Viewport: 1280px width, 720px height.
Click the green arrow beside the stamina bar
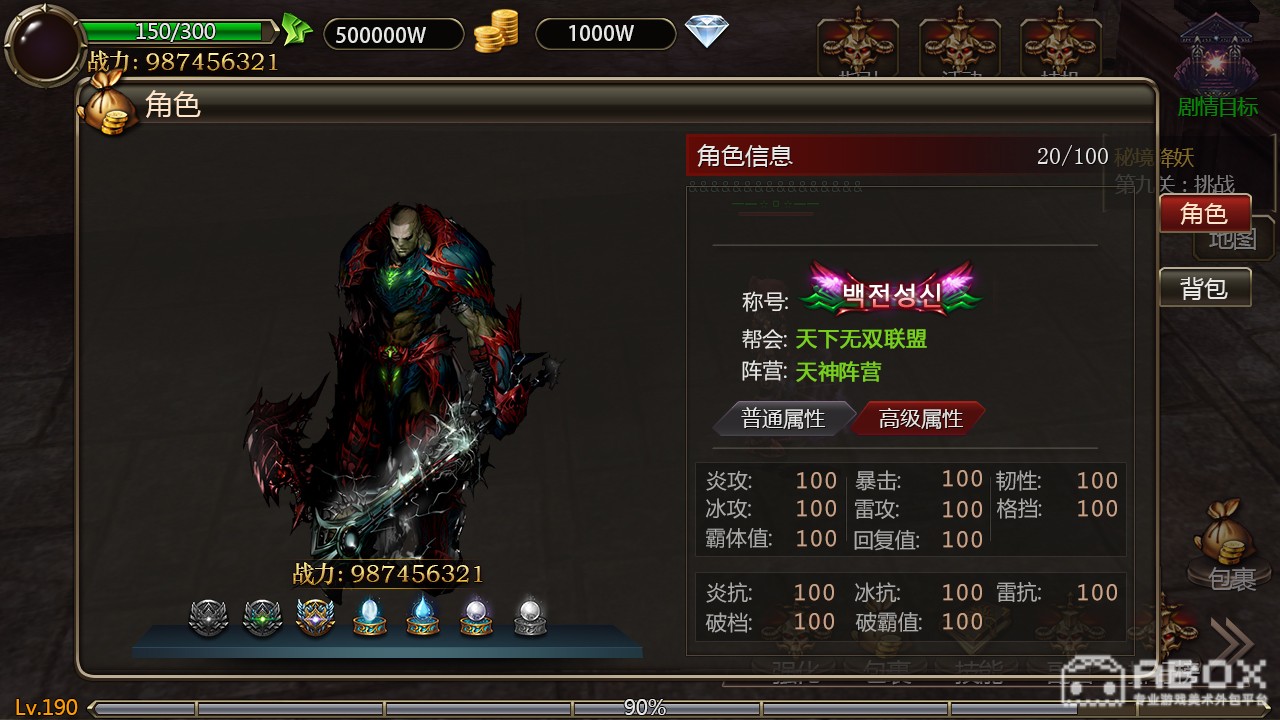coord(295,30)
